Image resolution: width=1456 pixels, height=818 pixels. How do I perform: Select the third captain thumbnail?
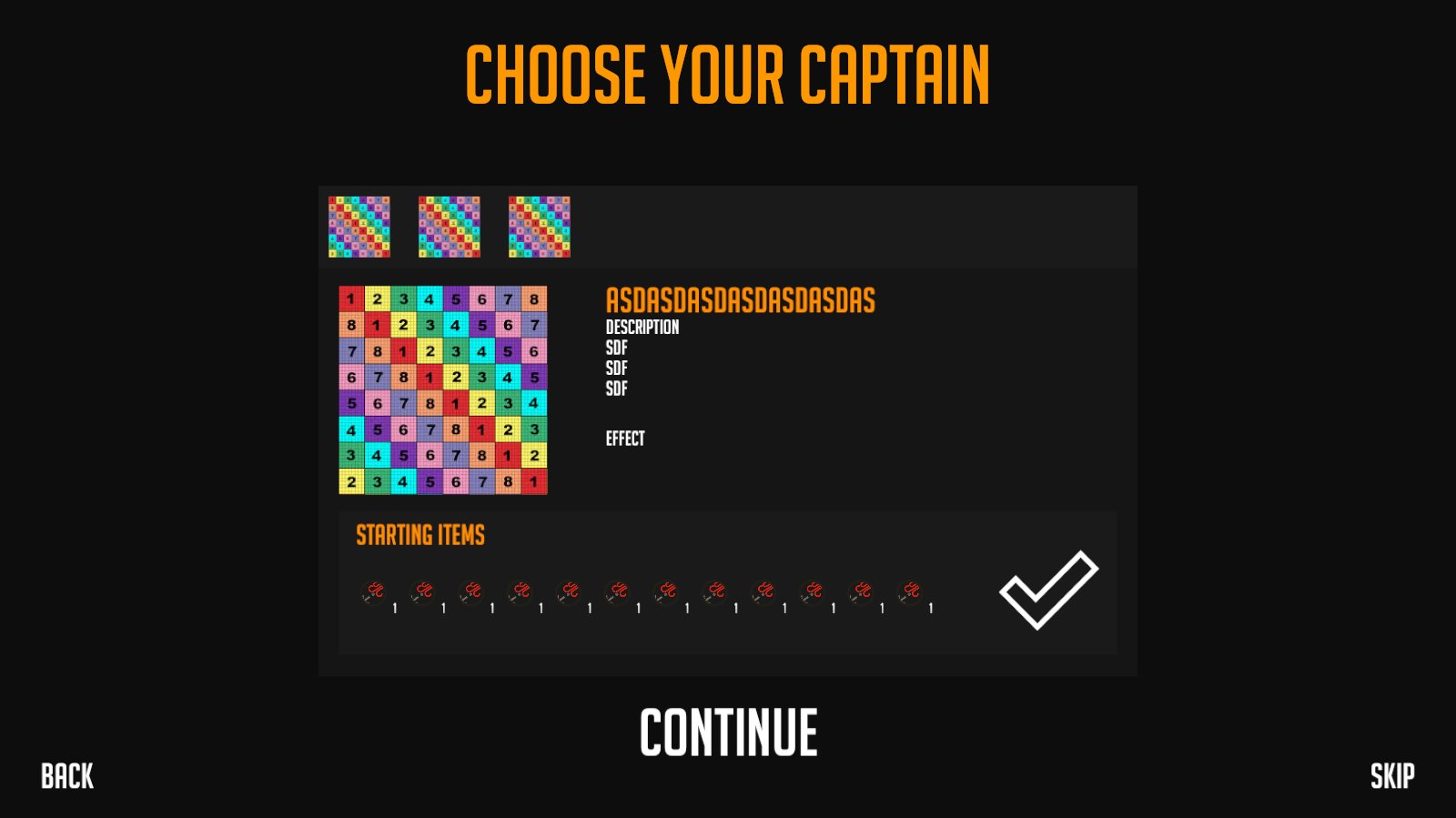[x=539, y=226]
